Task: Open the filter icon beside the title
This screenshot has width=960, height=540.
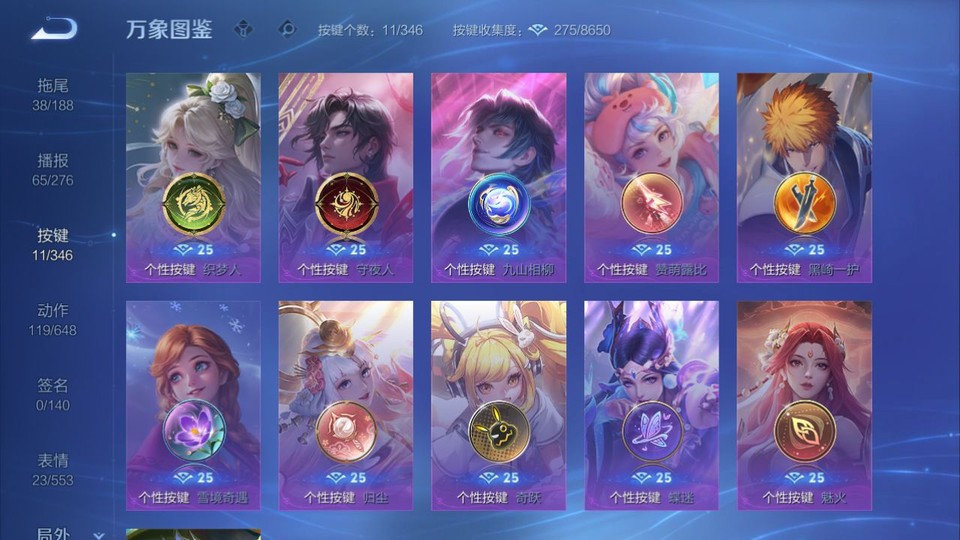Action: [243, 29]
